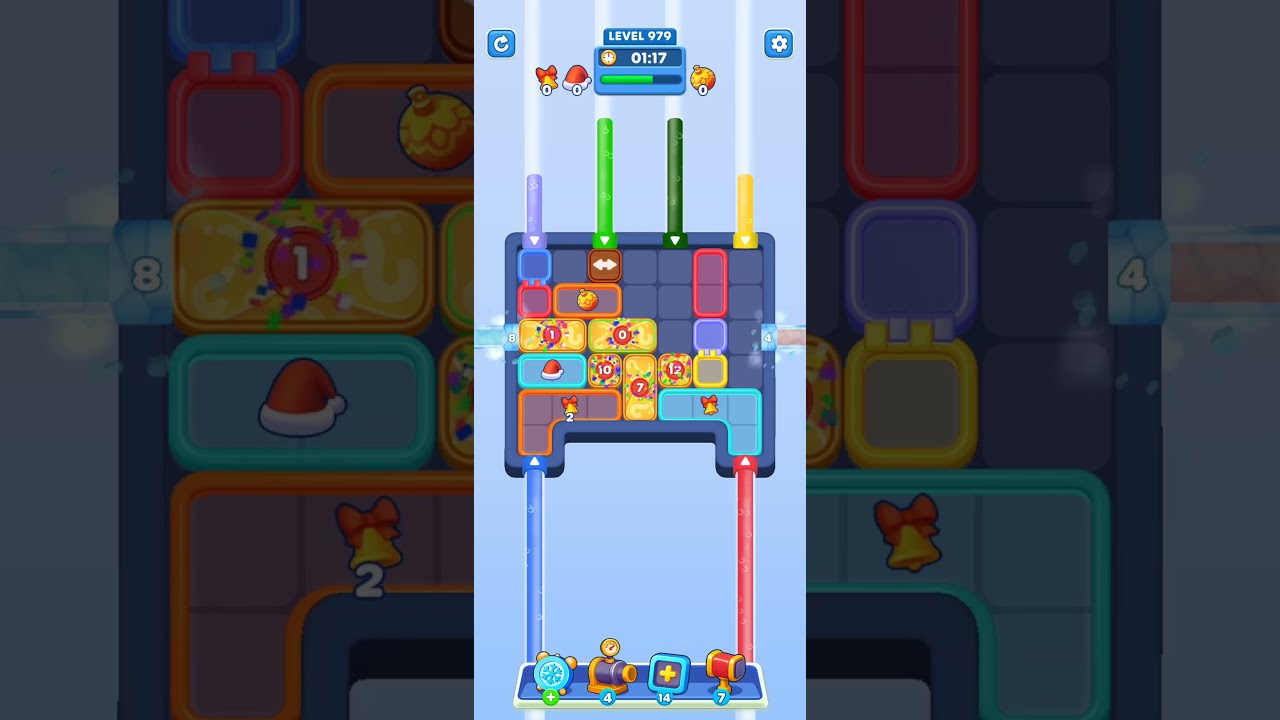
Task: Tap the confetti block numbered 12
Action: coord(673,368)
